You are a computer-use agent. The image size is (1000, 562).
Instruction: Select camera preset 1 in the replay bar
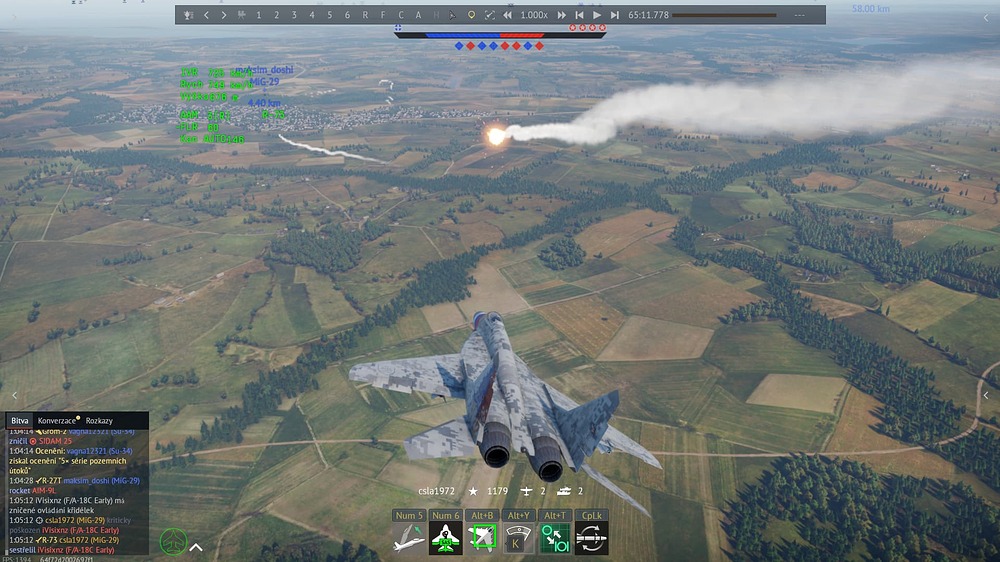click(x=259, y=15)
